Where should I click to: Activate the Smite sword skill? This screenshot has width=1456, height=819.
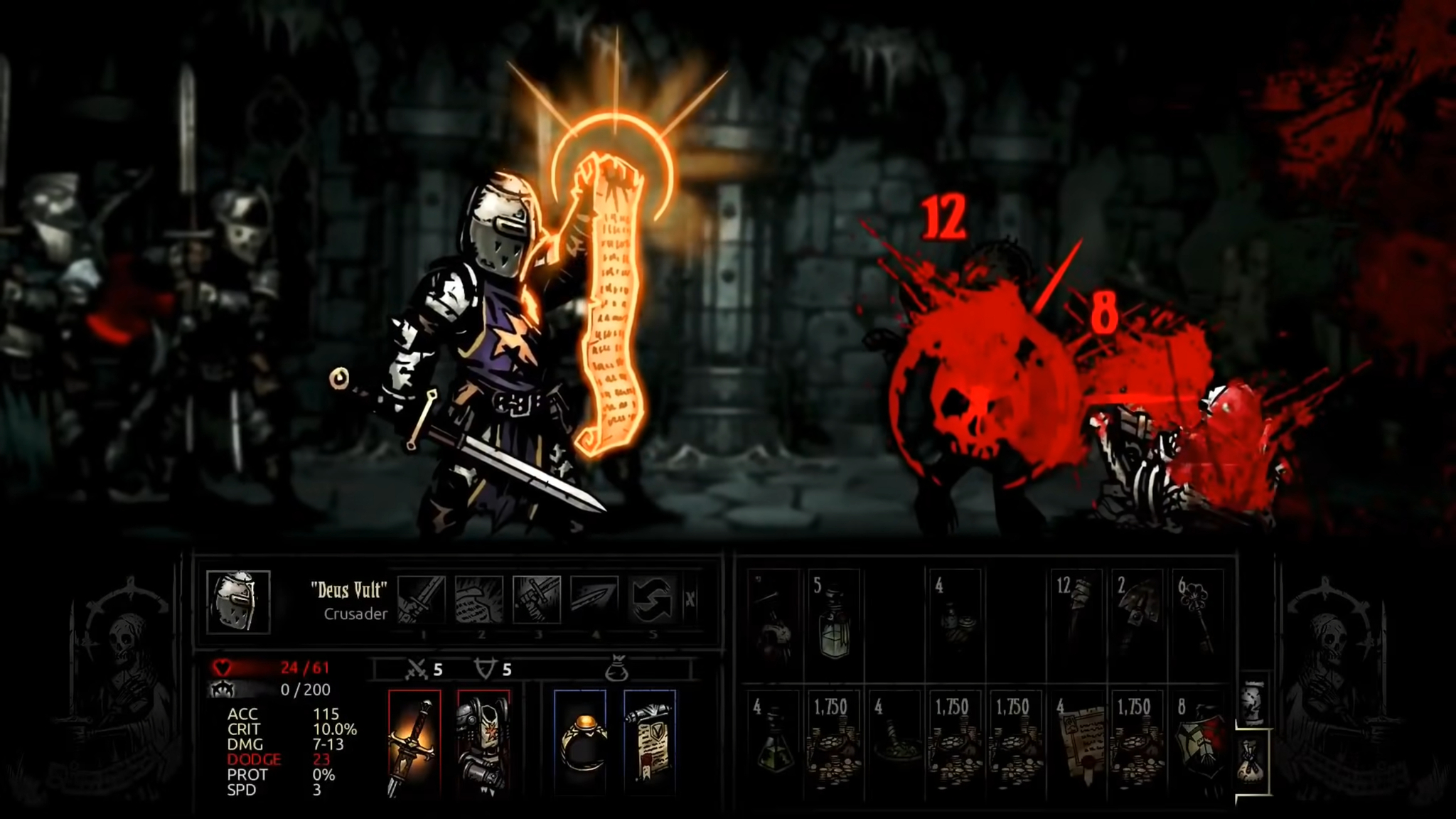click(422, 599)
